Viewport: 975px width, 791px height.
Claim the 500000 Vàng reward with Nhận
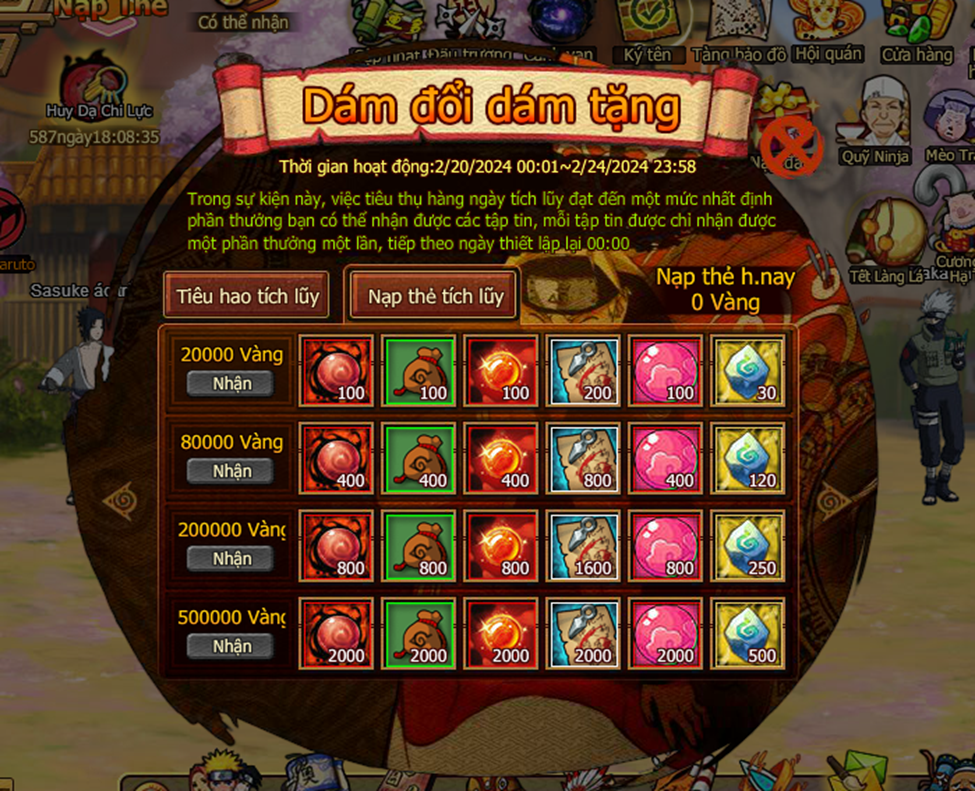232,647
